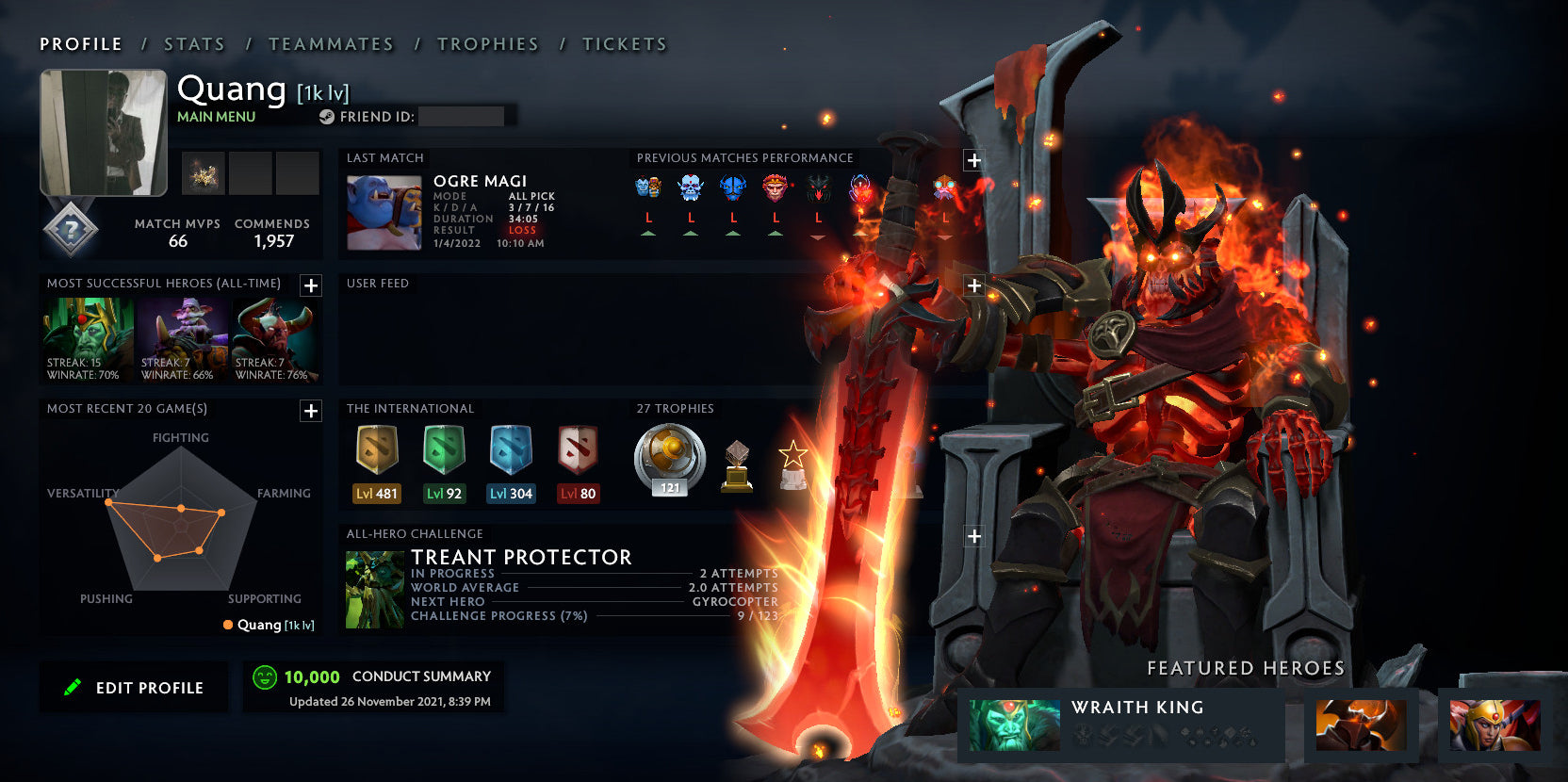Click the Aegis trophy showing 121

click(668, 459)
